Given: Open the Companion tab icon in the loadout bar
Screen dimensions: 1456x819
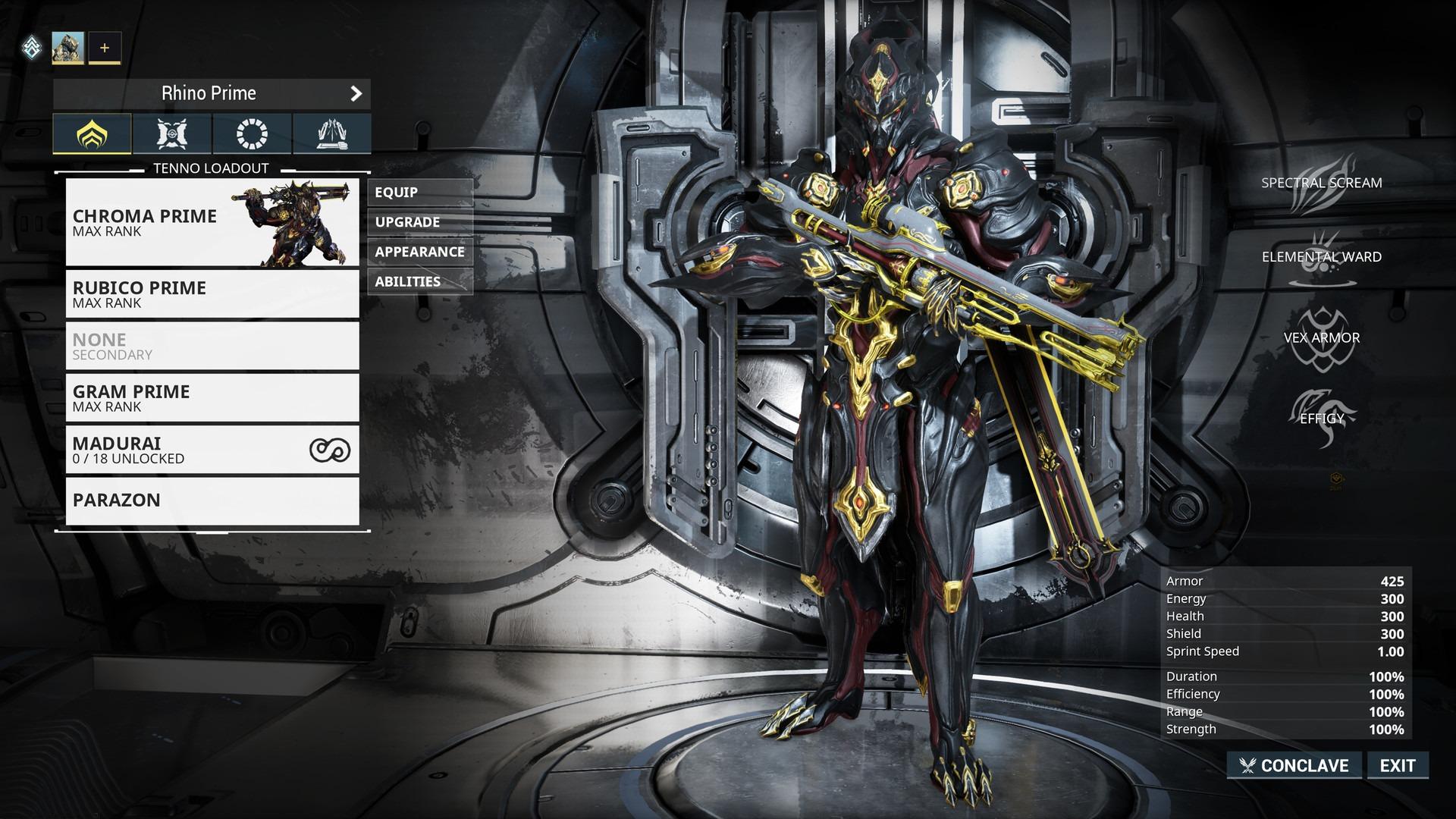Looking at the screenshot, I should (x=172, y=134).
